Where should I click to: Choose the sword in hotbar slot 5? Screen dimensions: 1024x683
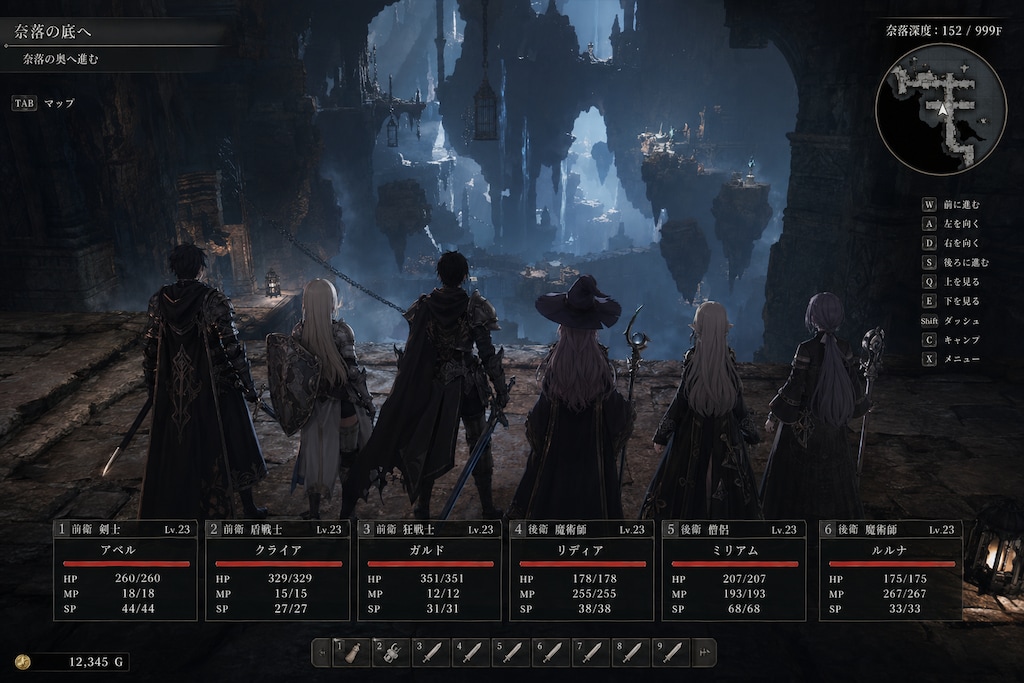[x=511, y=652]
